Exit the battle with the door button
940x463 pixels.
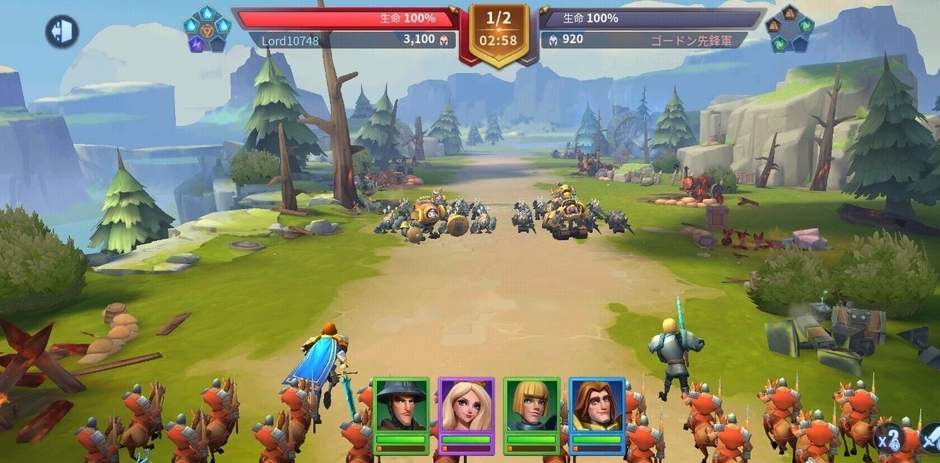click(62, 32)
